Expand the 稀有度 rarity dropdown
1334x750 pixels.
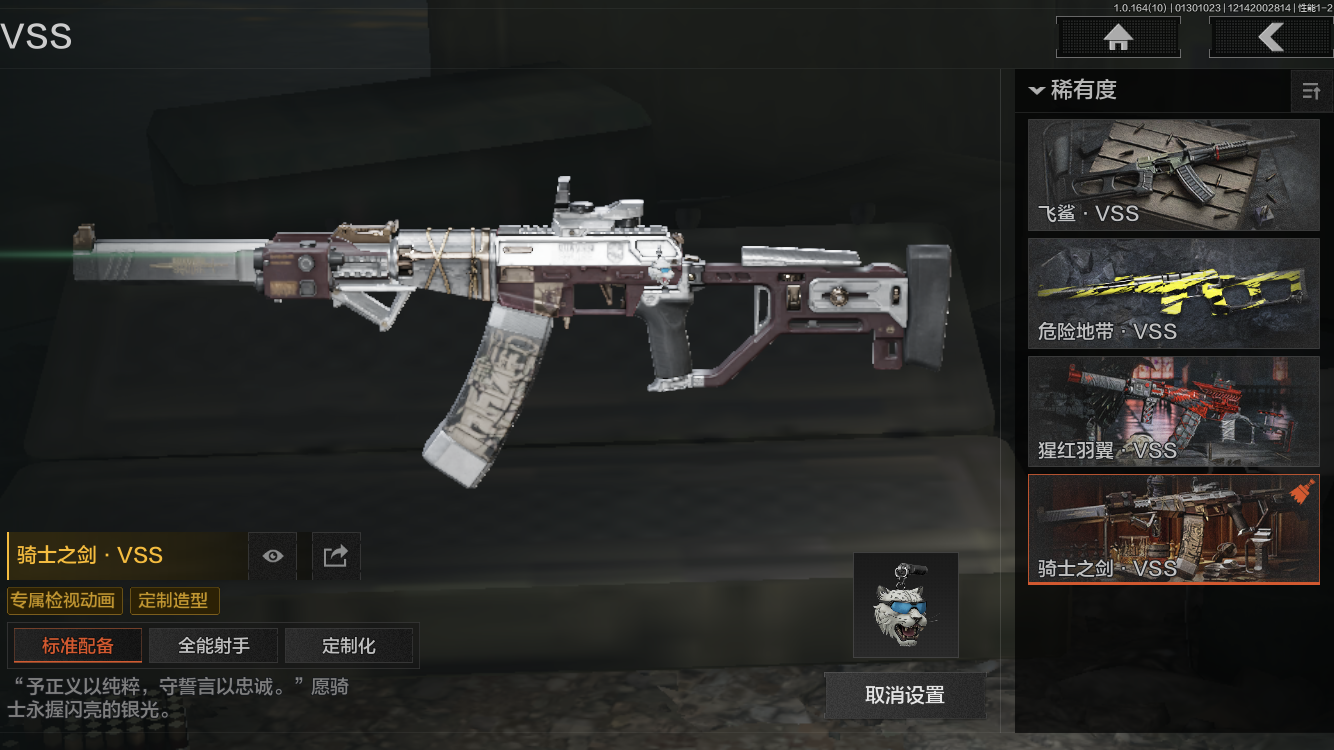[x=1072, y=91]
